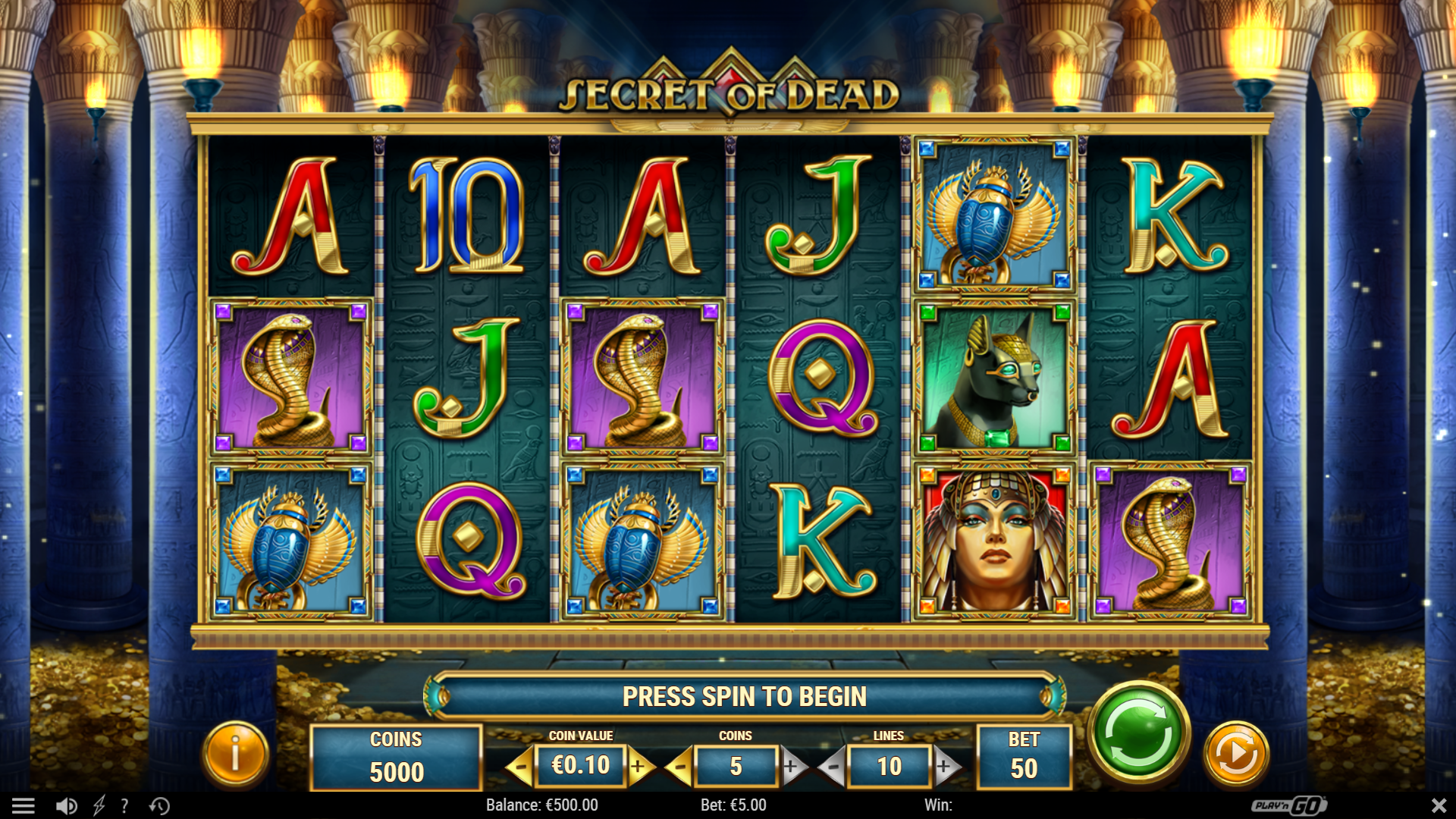The image size is (1456, 819).
Task: Start autoplay with the orange play button
Action: point(1236,754)
